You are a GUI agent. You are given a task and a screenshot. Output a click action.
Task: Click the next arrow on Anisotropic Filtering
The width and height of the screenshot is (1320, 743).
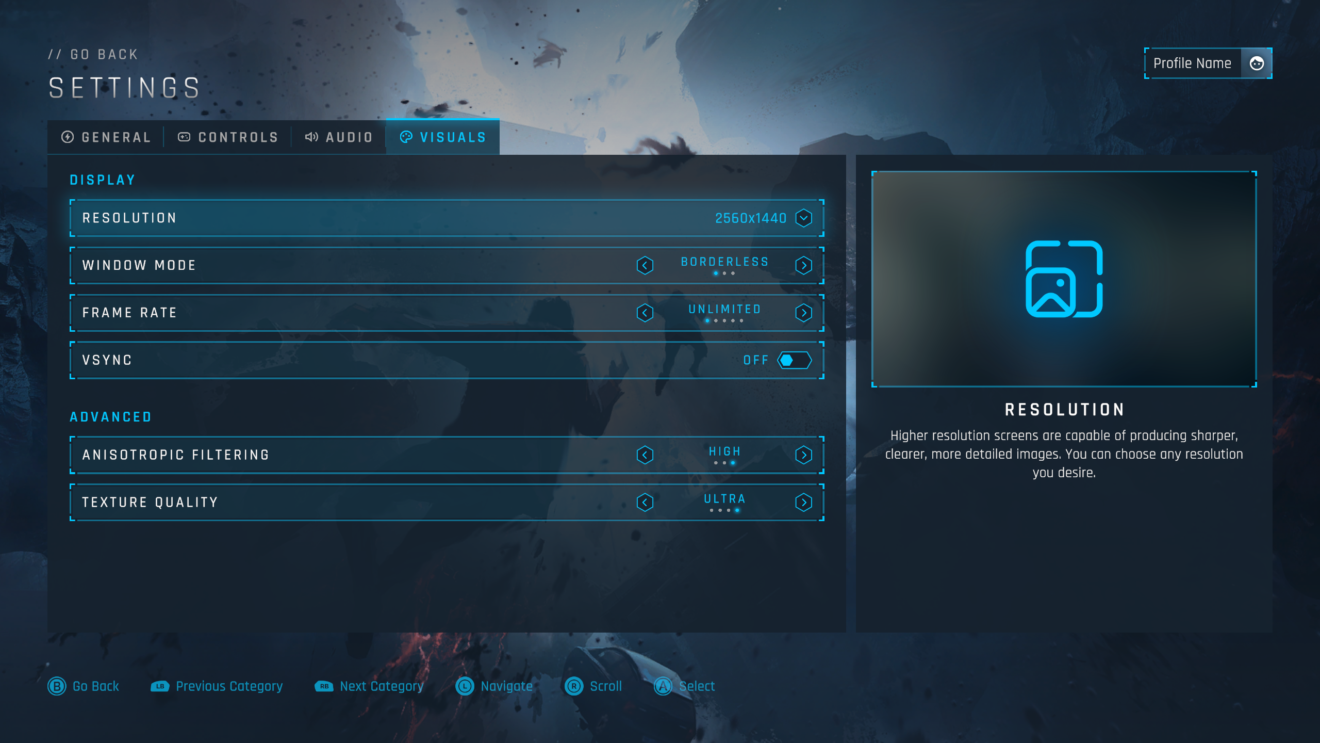[803, 454]
